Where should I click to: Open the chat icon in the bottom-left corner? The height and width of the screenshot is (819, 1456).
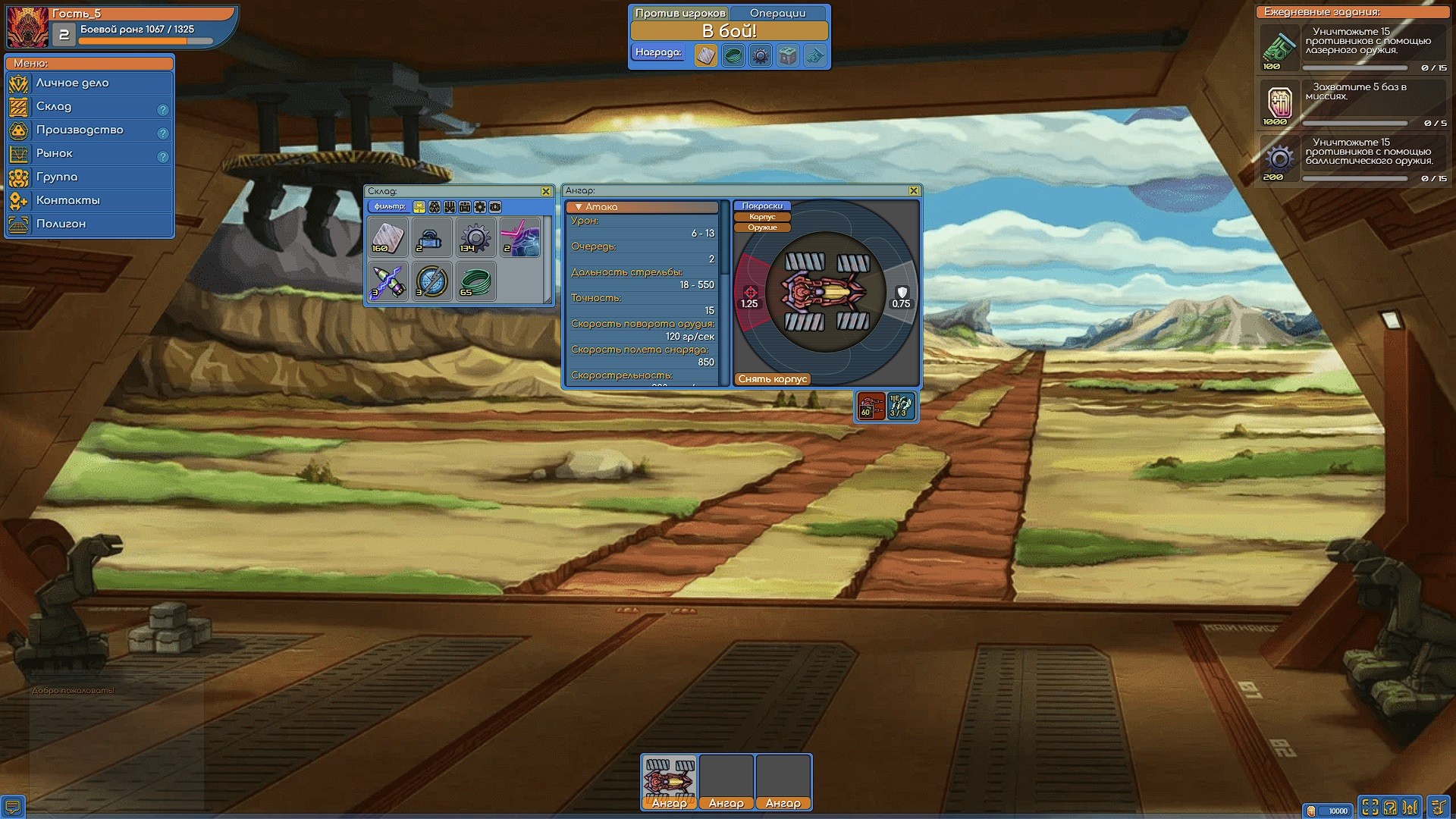[13, 806]
